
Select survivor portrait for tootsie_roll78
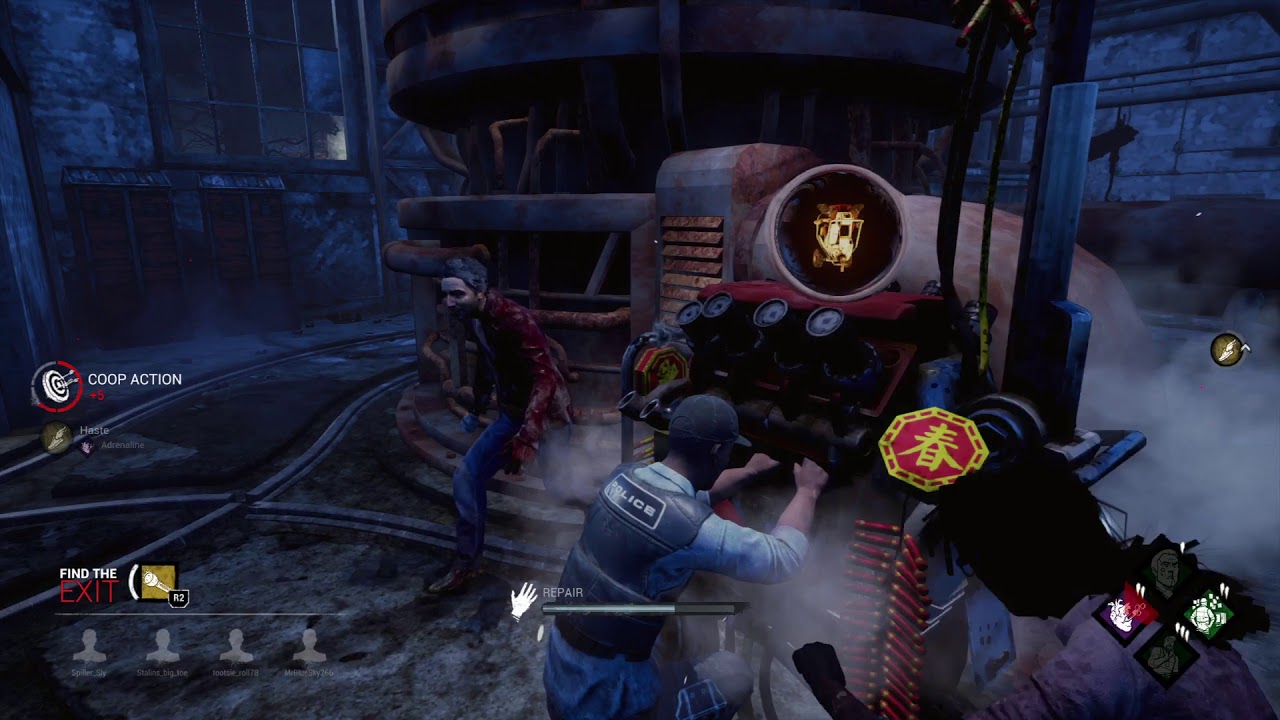click(236, 648)
